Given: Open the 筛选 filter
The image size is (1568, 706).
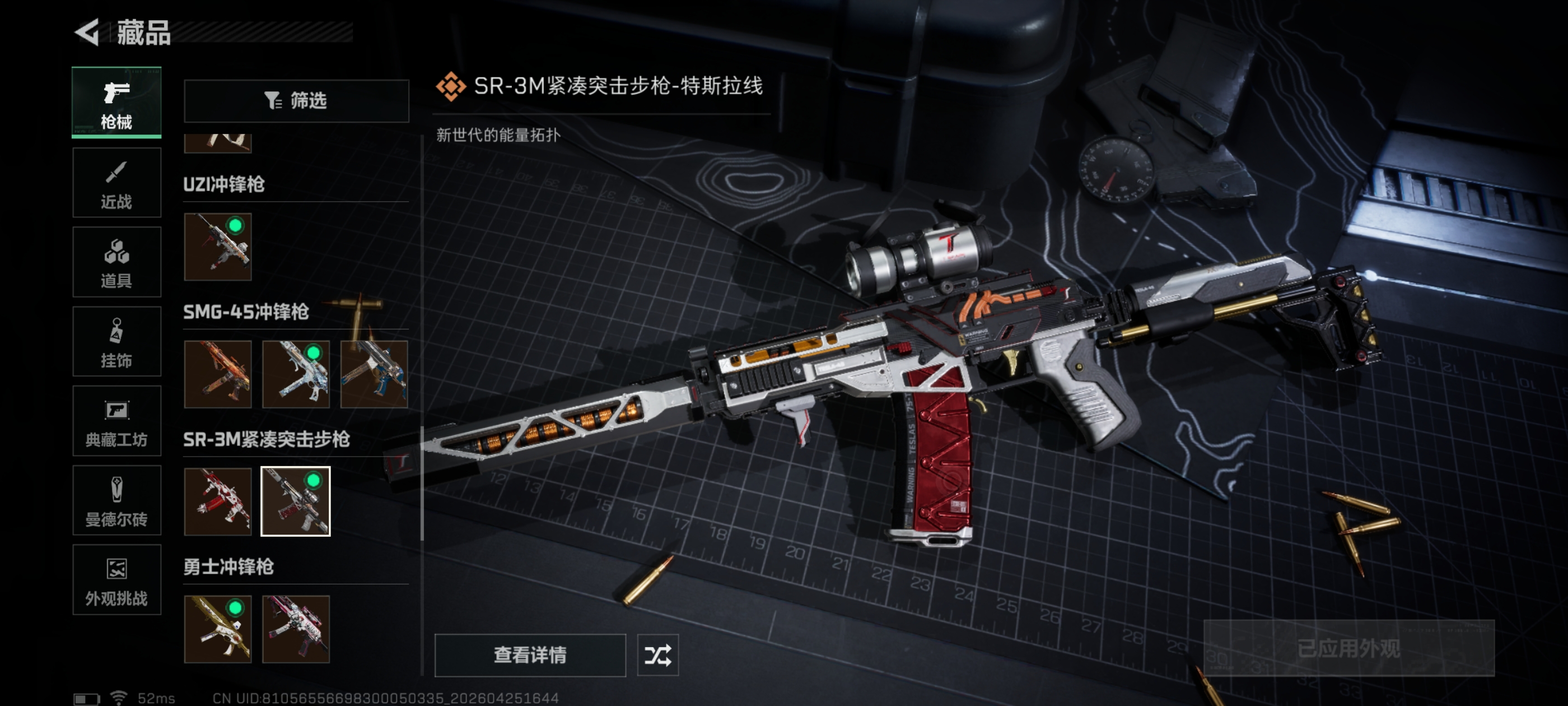Looking at the screenshot, I should click(296, 100).
